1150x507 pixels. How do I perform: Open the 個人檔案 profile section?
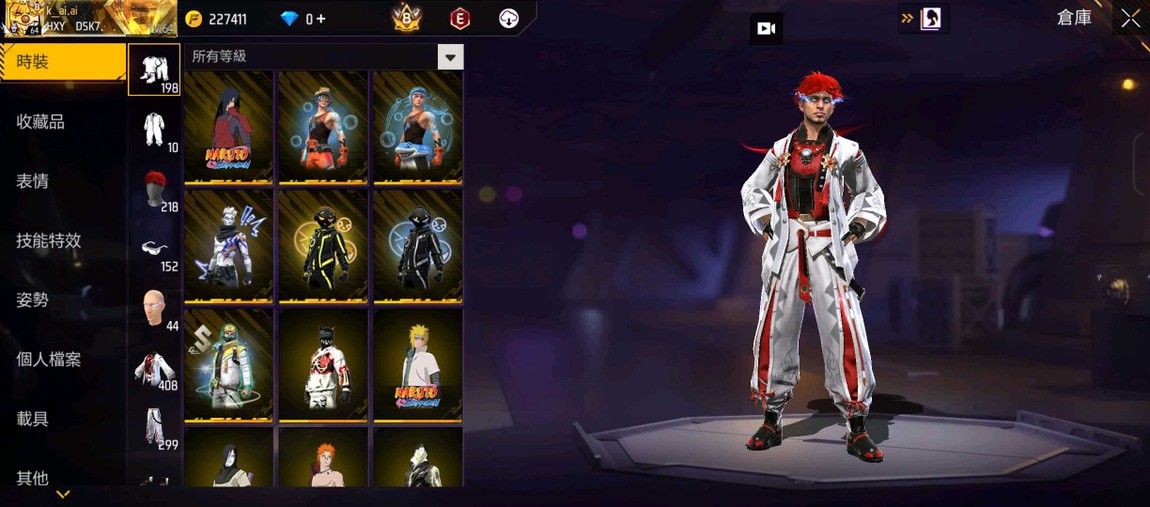point(49,360)
